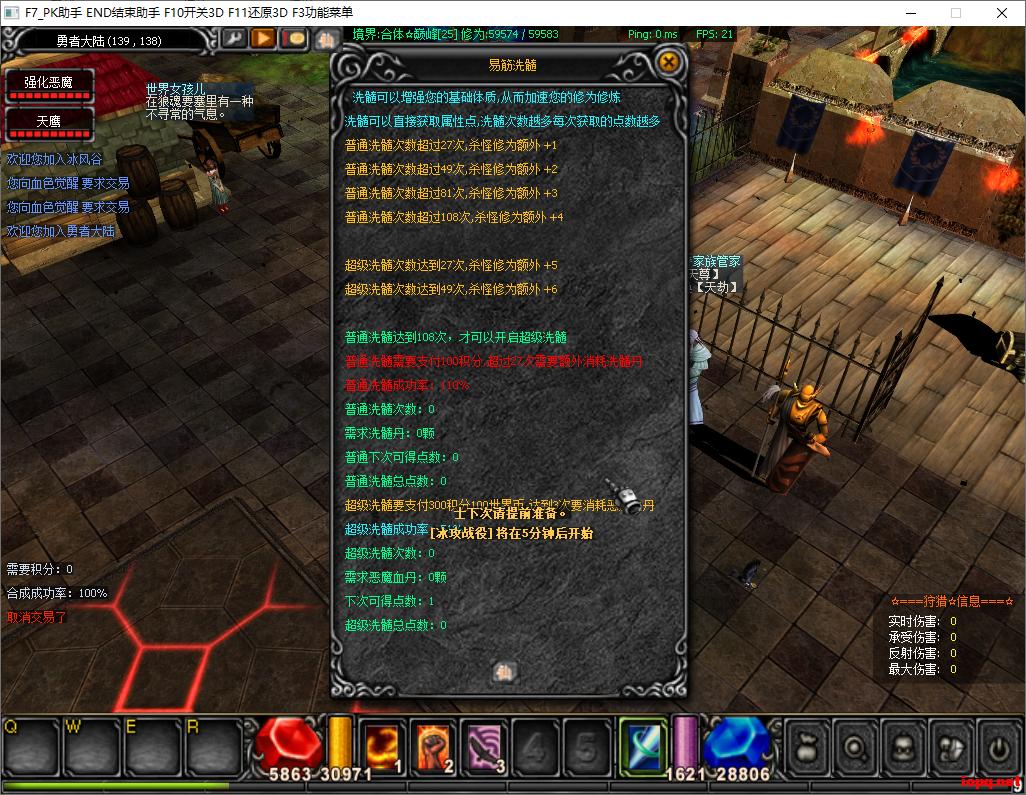Screen dimensions: 1026x795
Task: Open the skull icon menu
Action: click(x=904, y=747)
